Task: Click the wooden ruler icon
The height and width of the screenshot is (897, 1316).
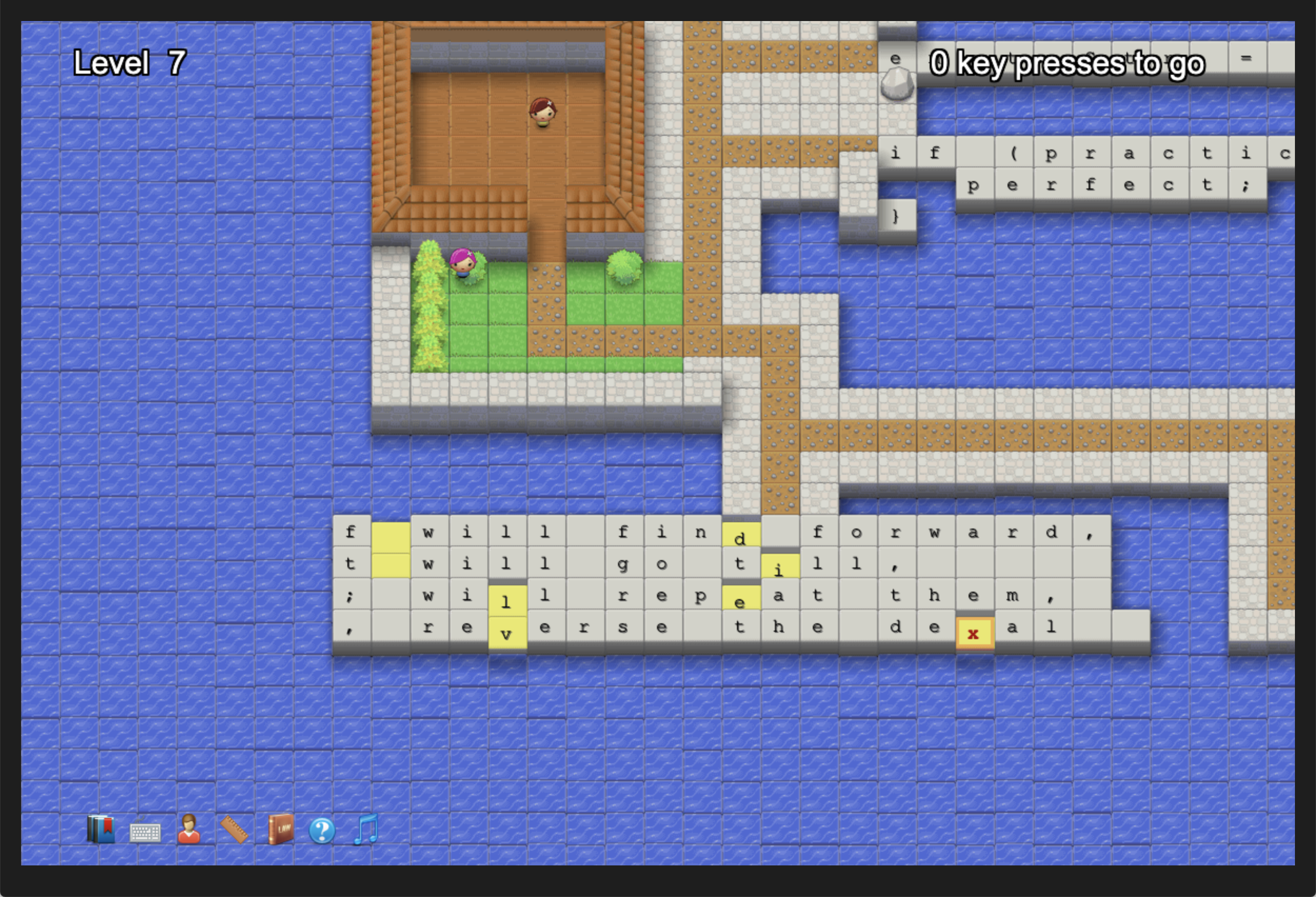Action: click(234, 830)
